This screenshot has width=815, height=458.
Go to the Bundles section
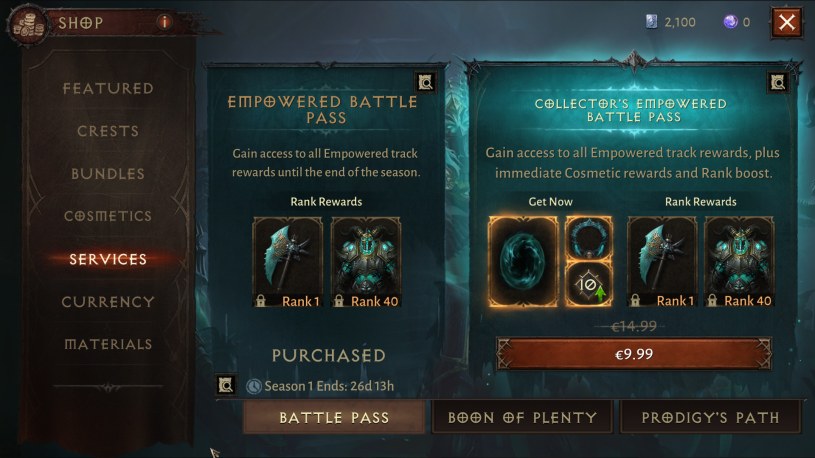point(108,174)
